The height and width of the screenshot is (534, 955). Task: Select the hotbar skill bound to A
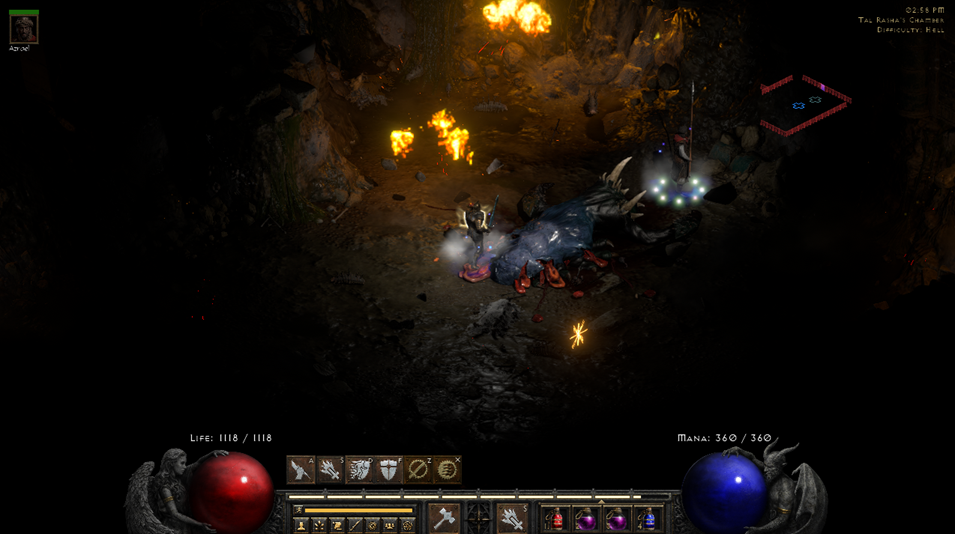(x=301, y=470)
